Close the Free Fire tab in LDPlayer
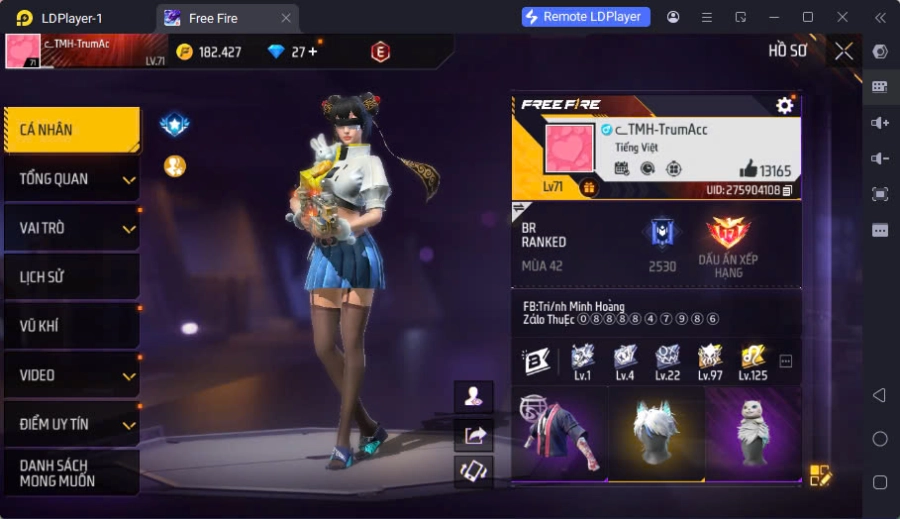The height and width of the screenshot is (519, 900). tap(286, 18)
